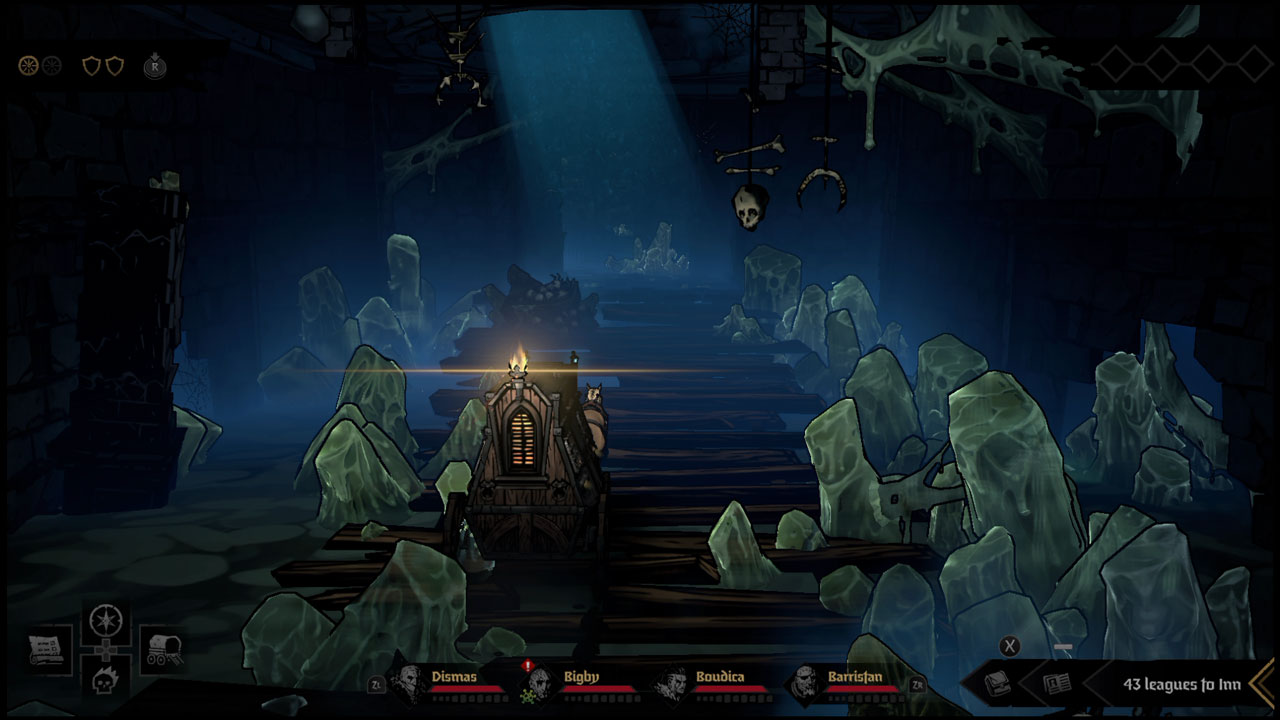Click the gold chevrons beside the journey banner
Image resolution: width=1280 pixels, height=720 pixels.
(1262, 682)
